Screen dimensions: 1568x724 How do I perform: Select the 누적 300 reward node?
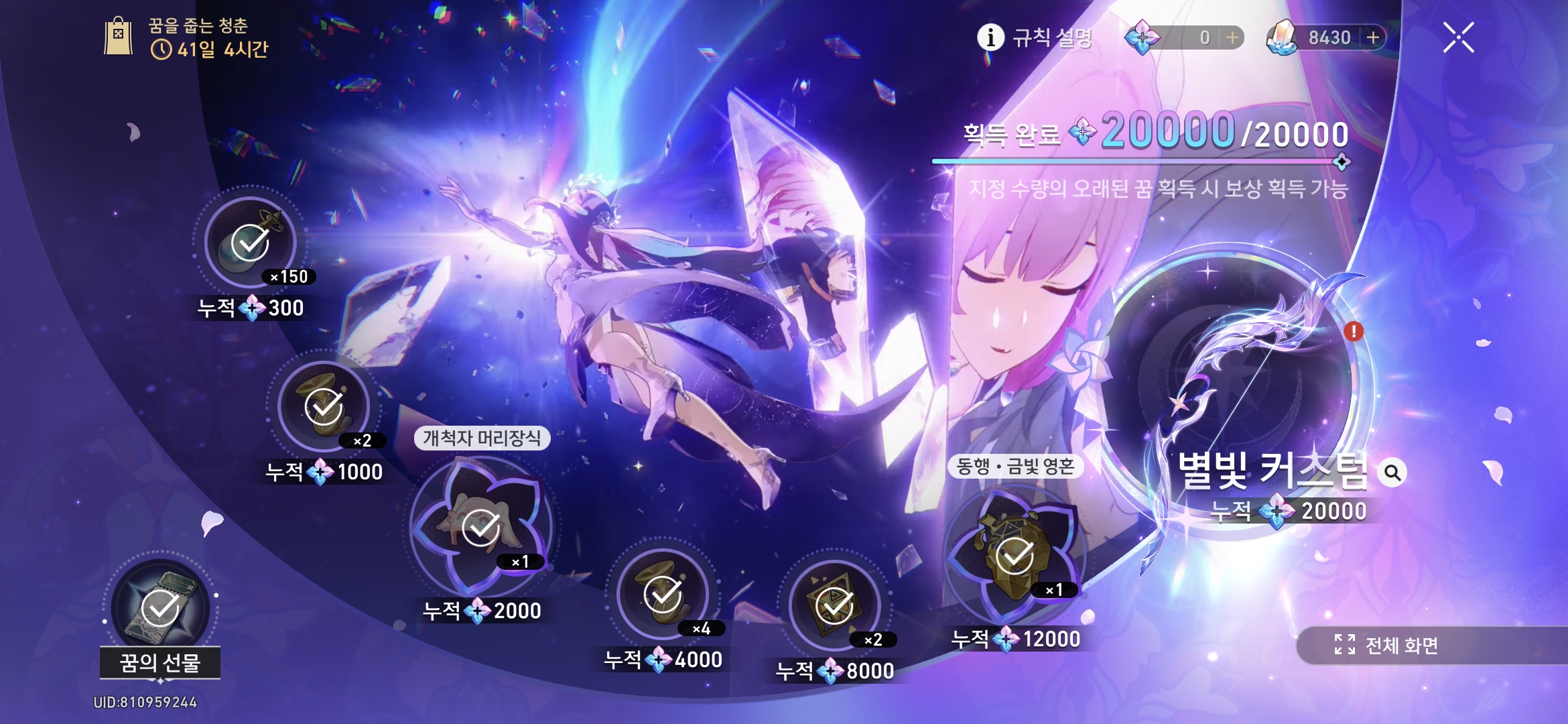point(250,243)
